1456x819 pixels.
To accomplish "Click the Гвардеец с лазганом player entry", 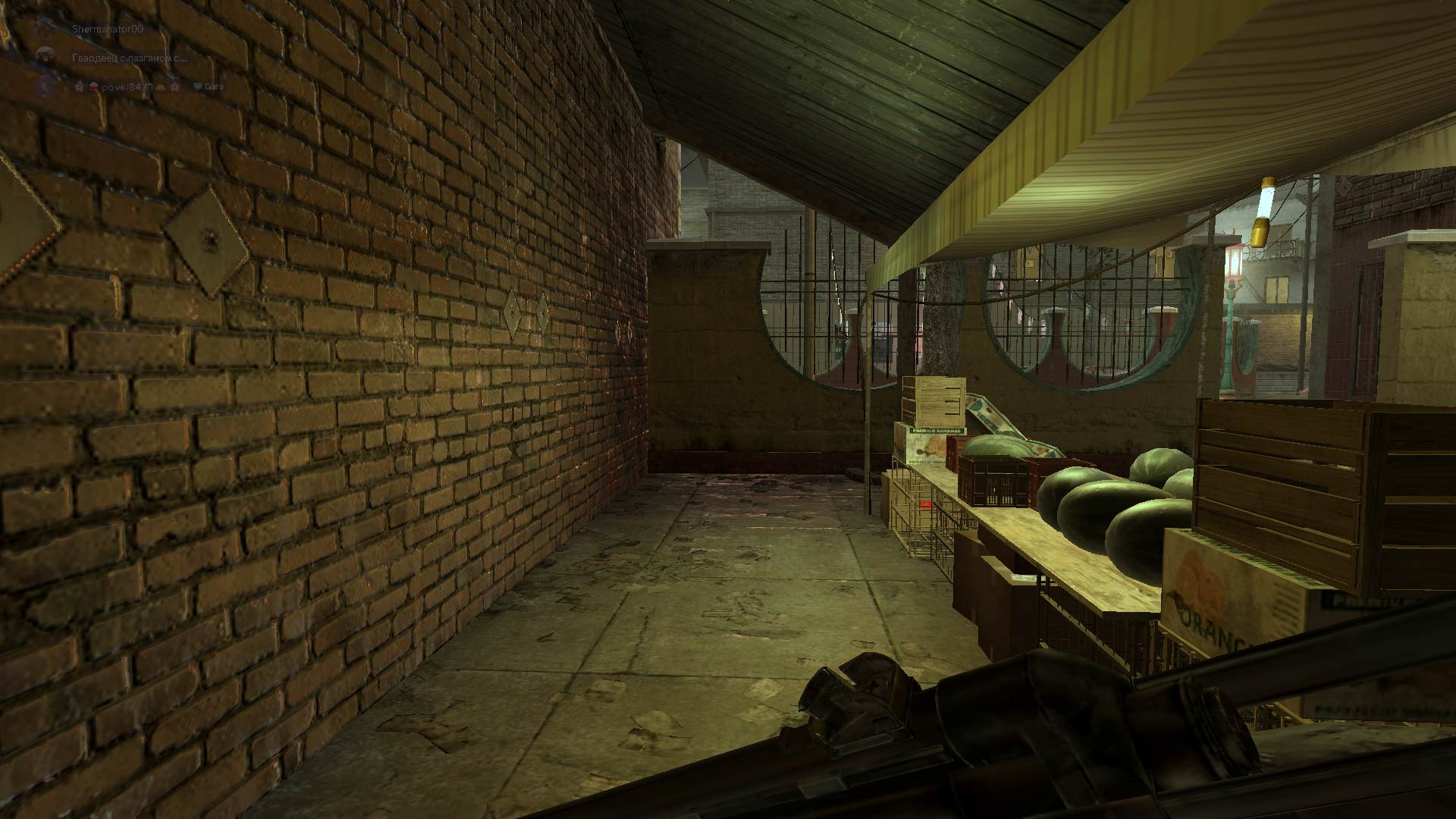I will point(129,58).
